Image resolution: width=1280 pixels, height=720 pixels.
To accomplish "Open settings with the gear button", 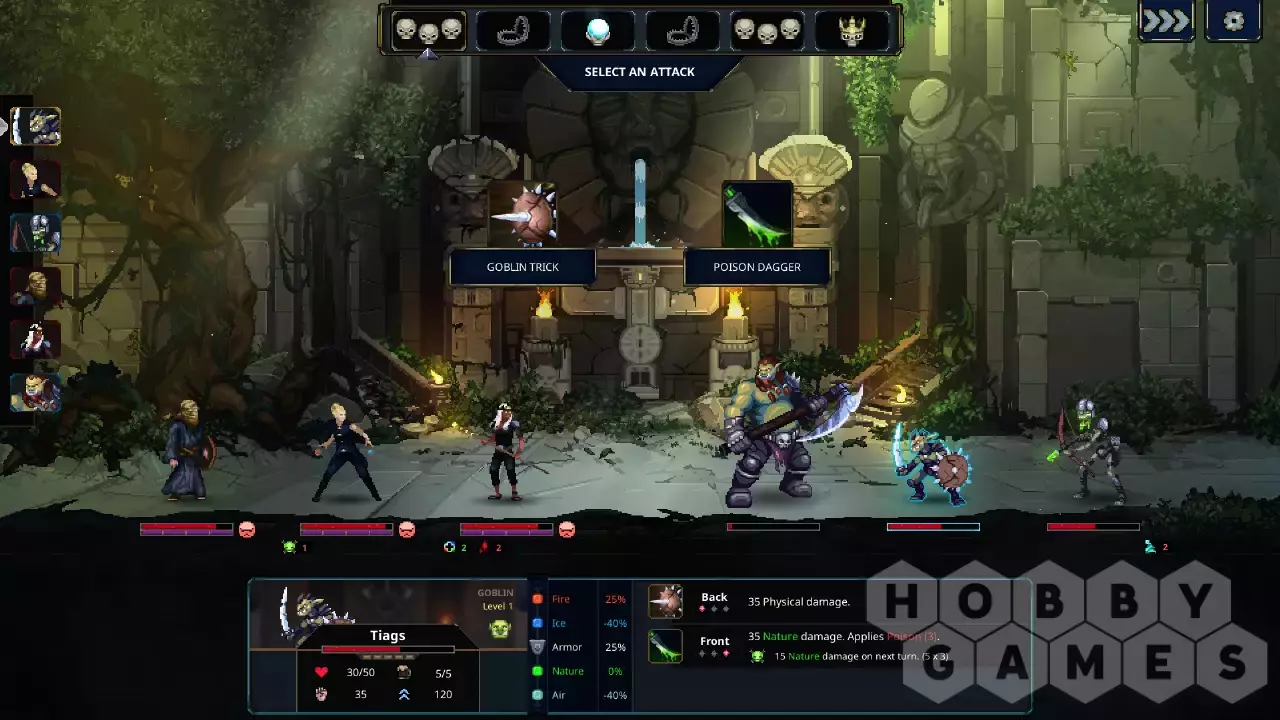I will 1233,21.
